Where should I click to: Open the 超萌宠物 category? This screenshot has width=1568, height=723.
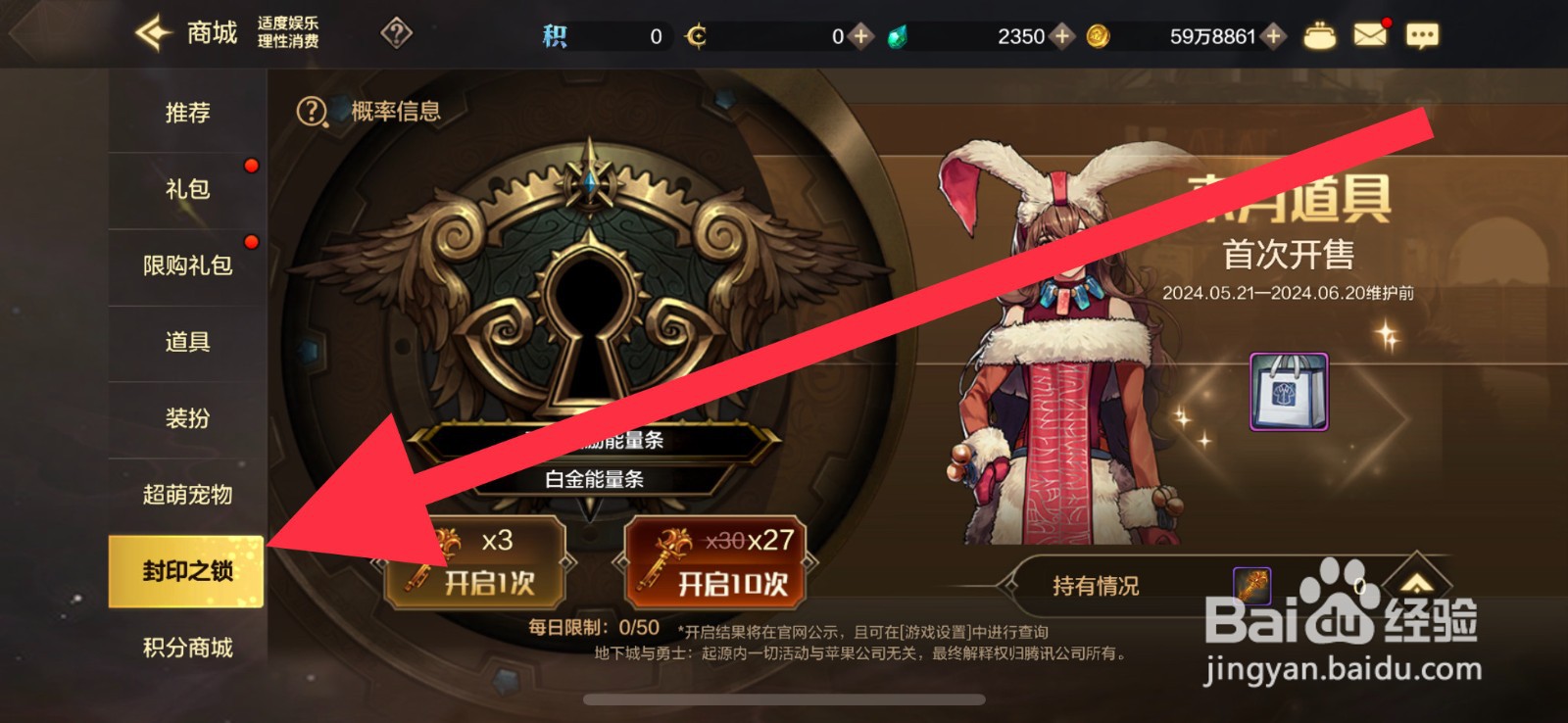(x=186, y=496)
